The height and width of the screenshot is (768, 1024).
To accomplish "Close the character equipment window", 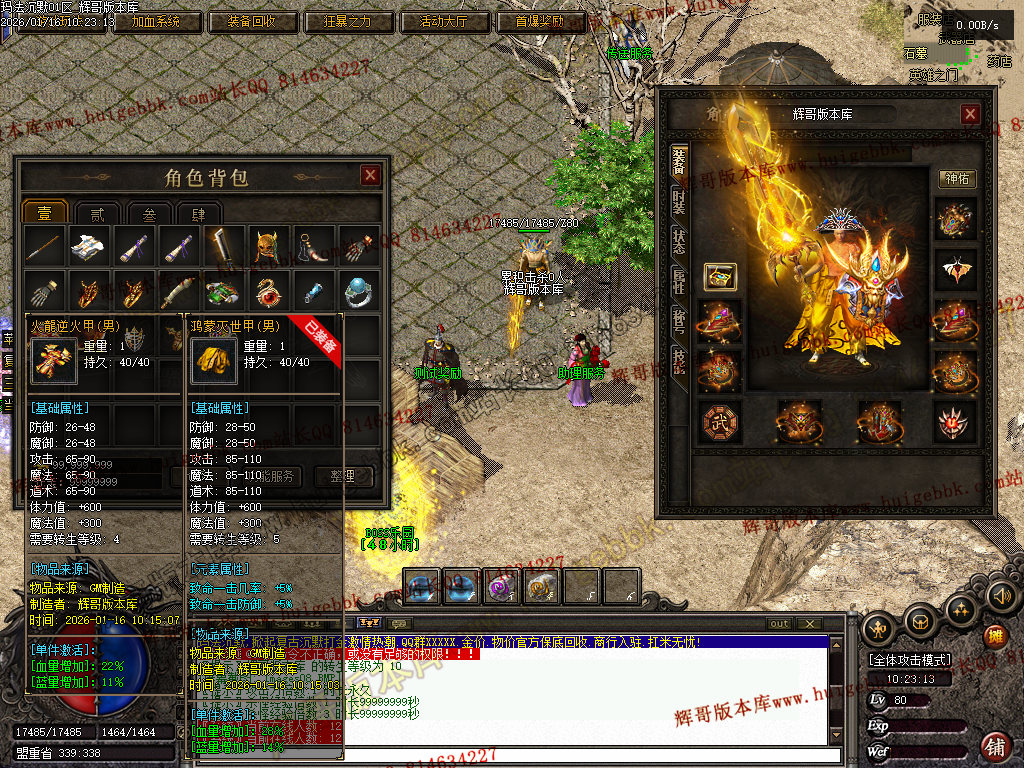I will [x=970, y=115].
